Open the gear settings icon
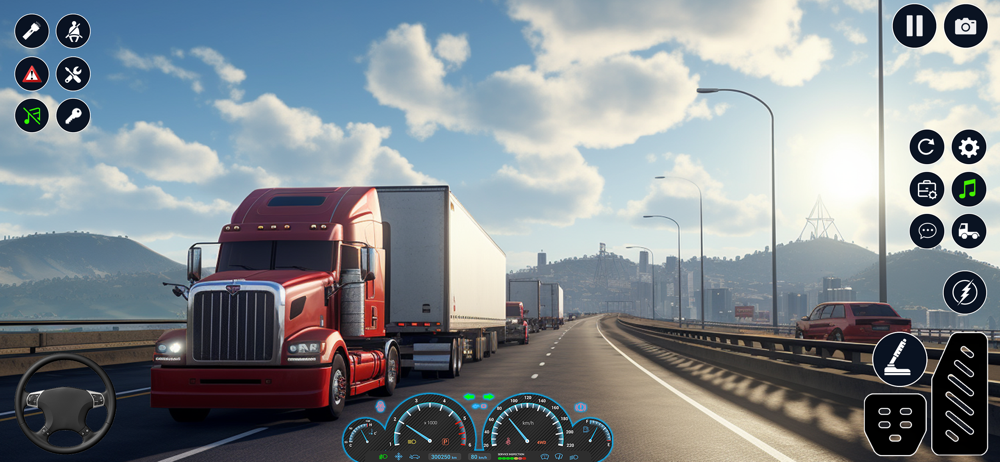Screen dimensions: 1000x462 pos(968,147)
